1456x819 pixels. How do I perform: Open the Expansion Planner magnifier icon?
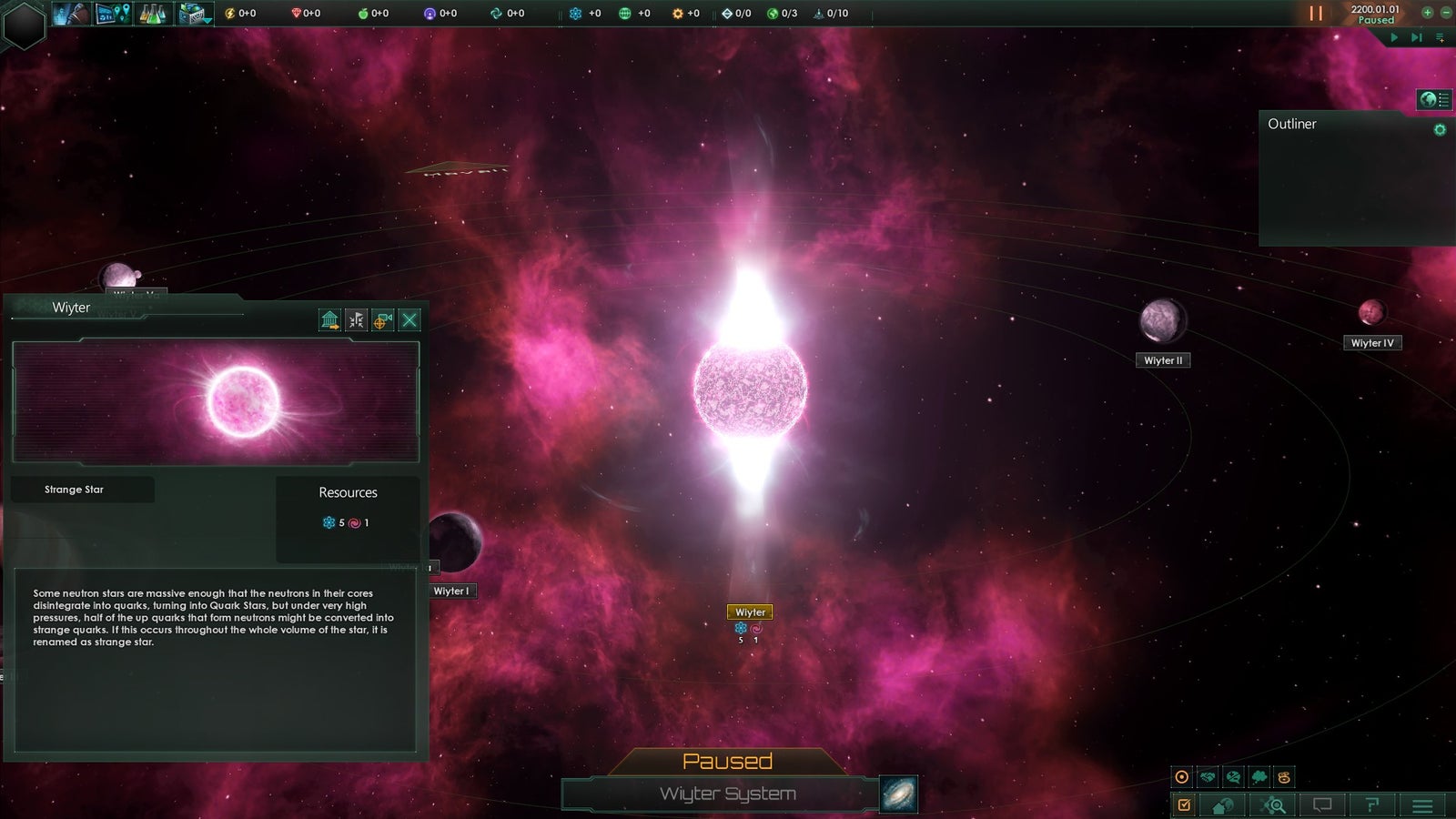click(1273, 804)
